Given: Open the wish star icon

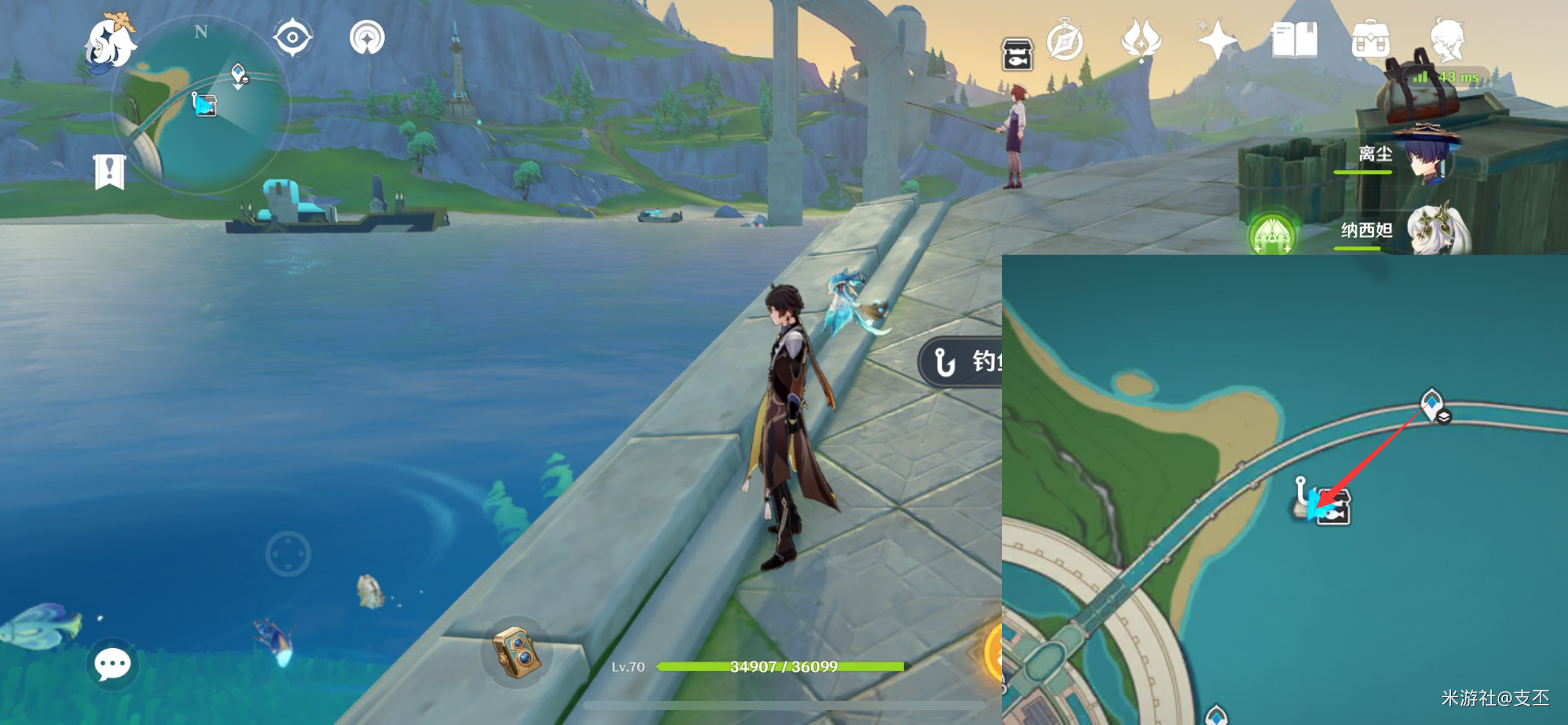Looking at the screenshot, I should [x=1216, y=40].
